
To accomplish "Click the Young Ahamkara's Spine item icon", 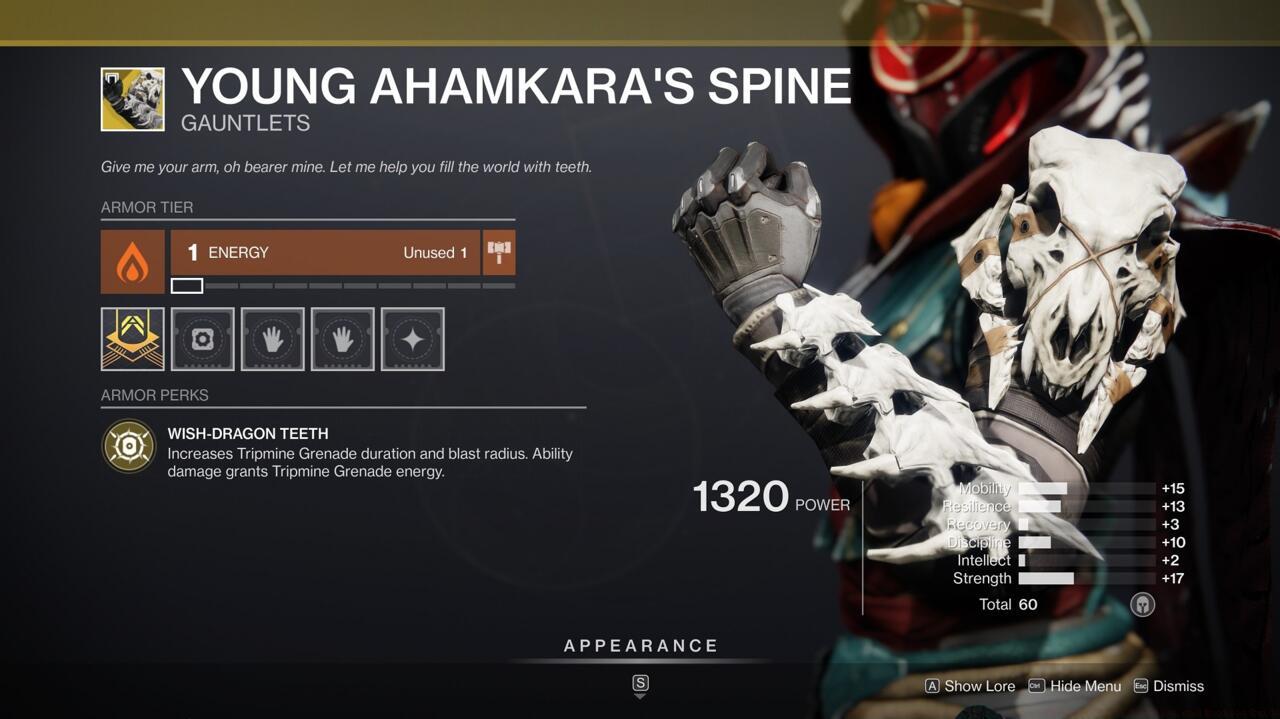I will 132,99.
